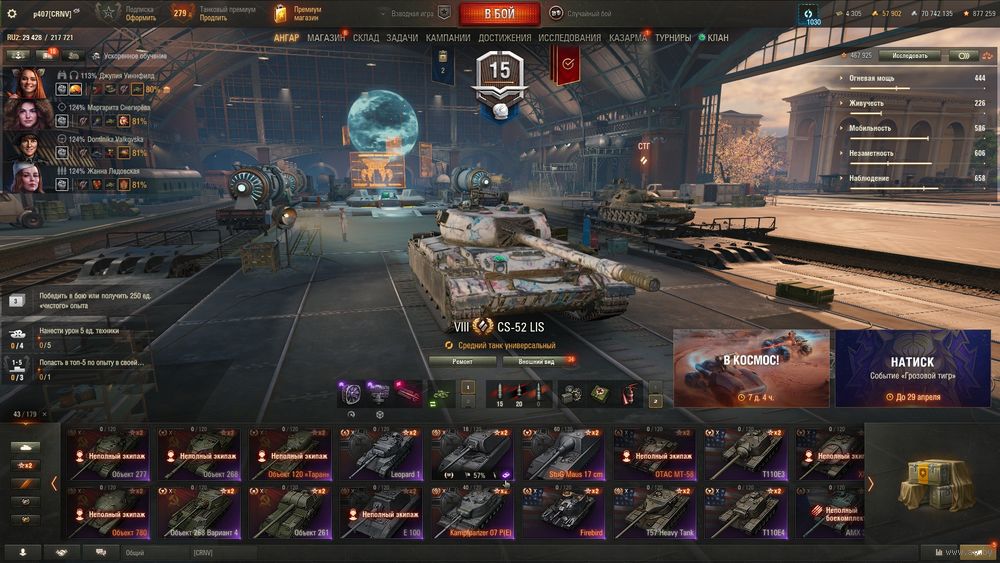Viewport: 1000px width, 563px height.
Task: Open the settings gear menu
Action: pos(12,13)
